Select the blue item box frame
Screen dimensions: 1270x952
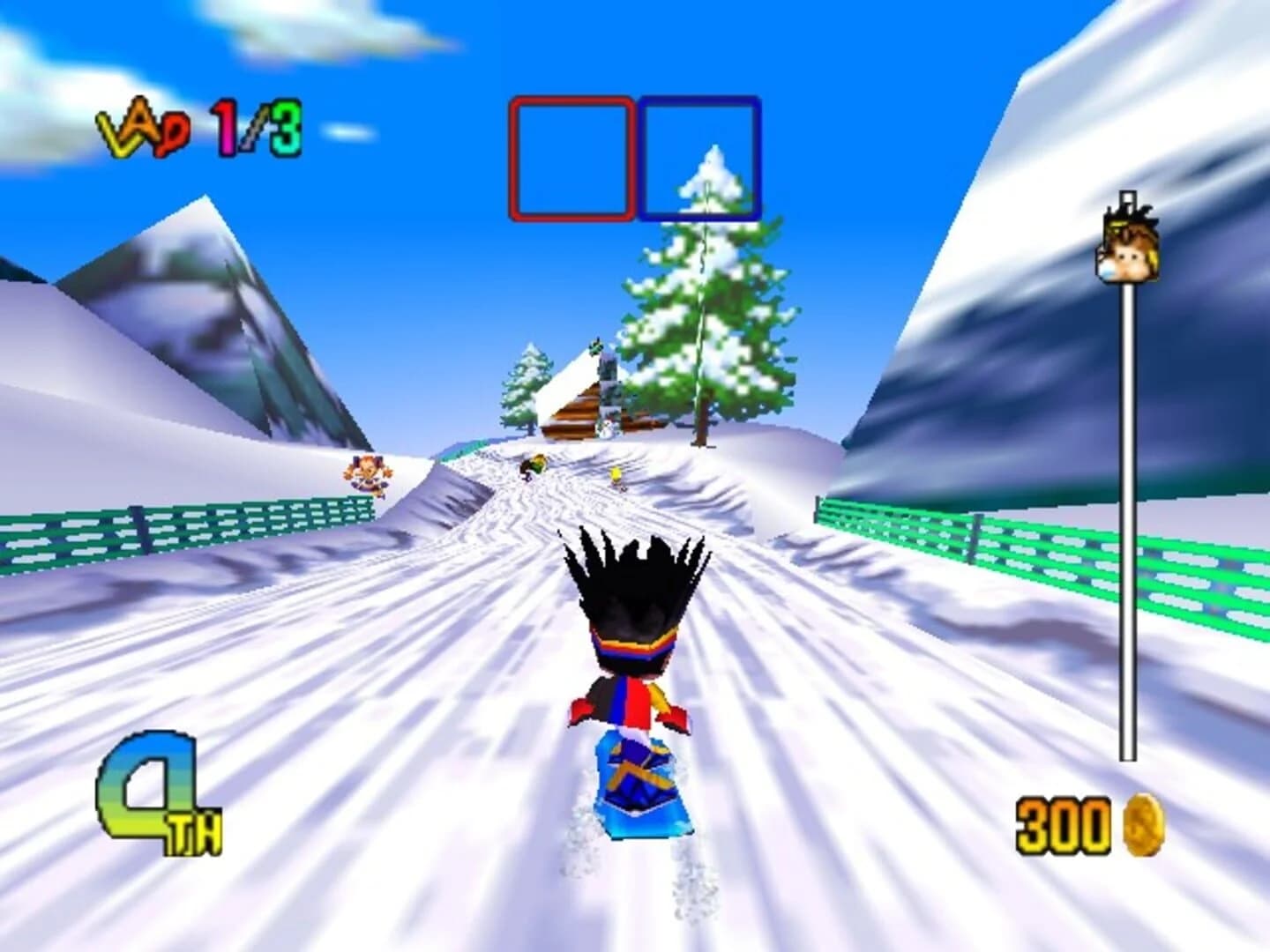tap(701, 159)
